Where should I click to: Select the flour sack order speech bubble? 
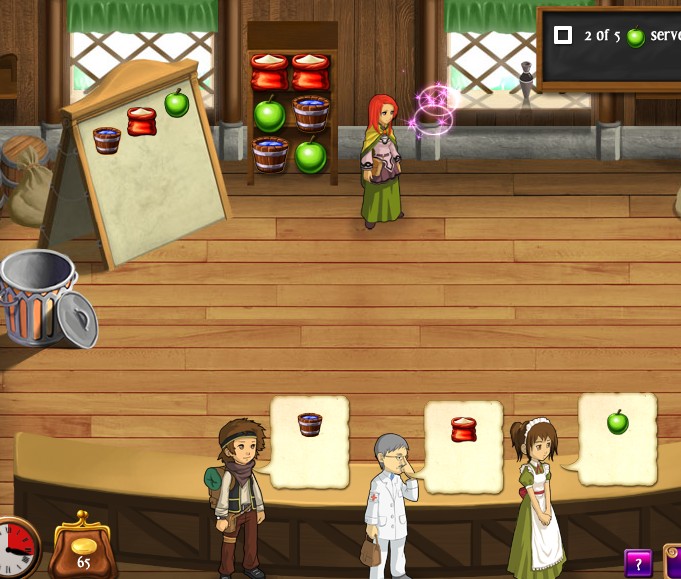464,446
